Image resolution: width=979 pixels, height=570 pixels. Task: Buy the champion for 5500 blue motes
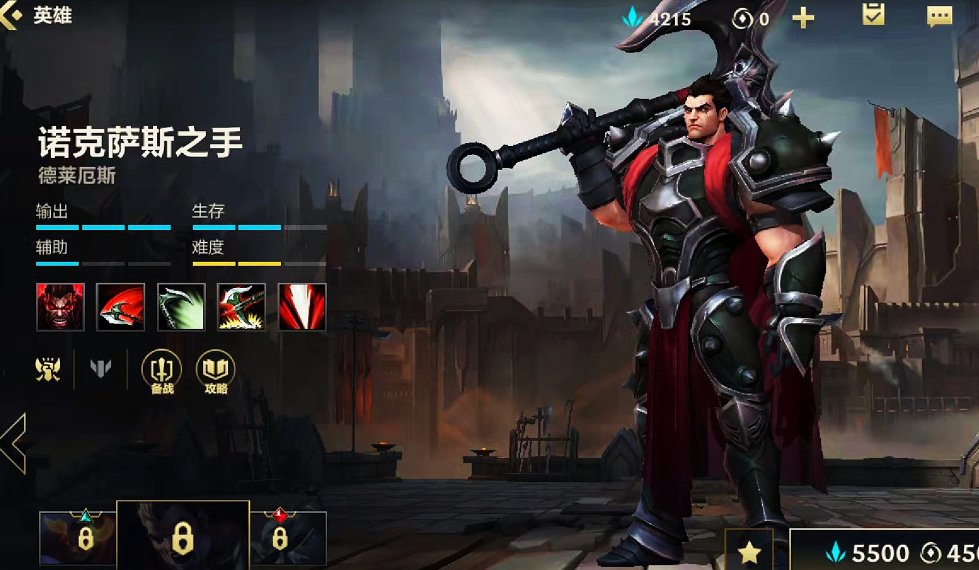(x=868, y=552)
